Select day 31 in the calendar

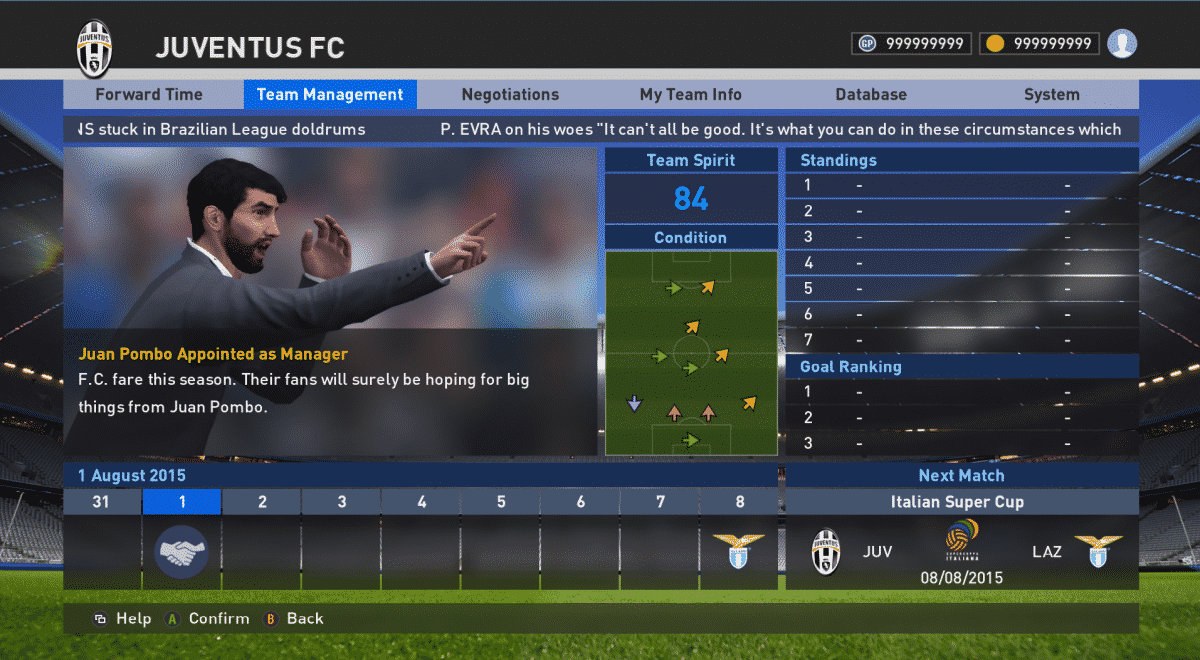(x=101, y=502)
